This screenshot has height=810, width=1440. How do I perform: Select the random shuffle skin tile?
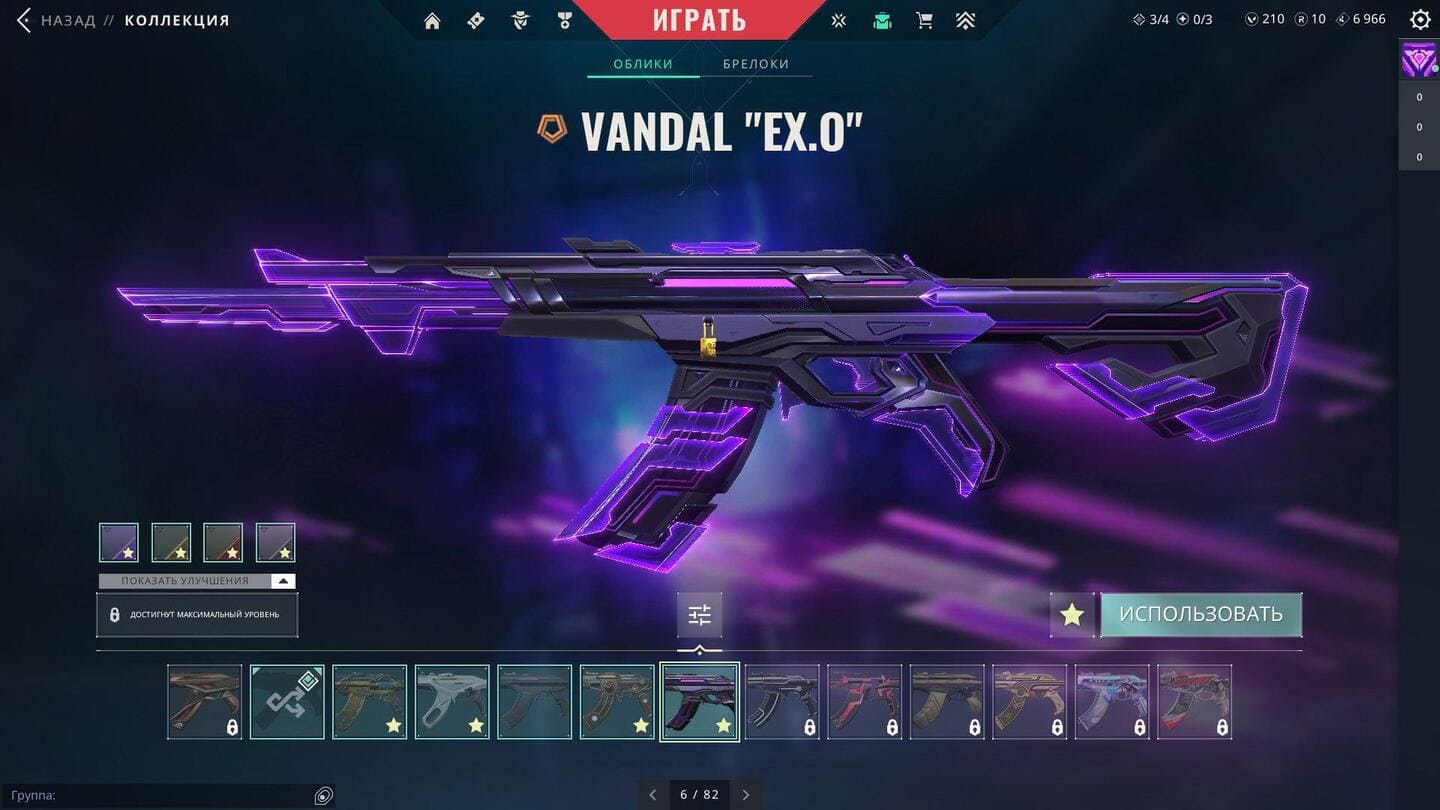(x=287, y=701)
